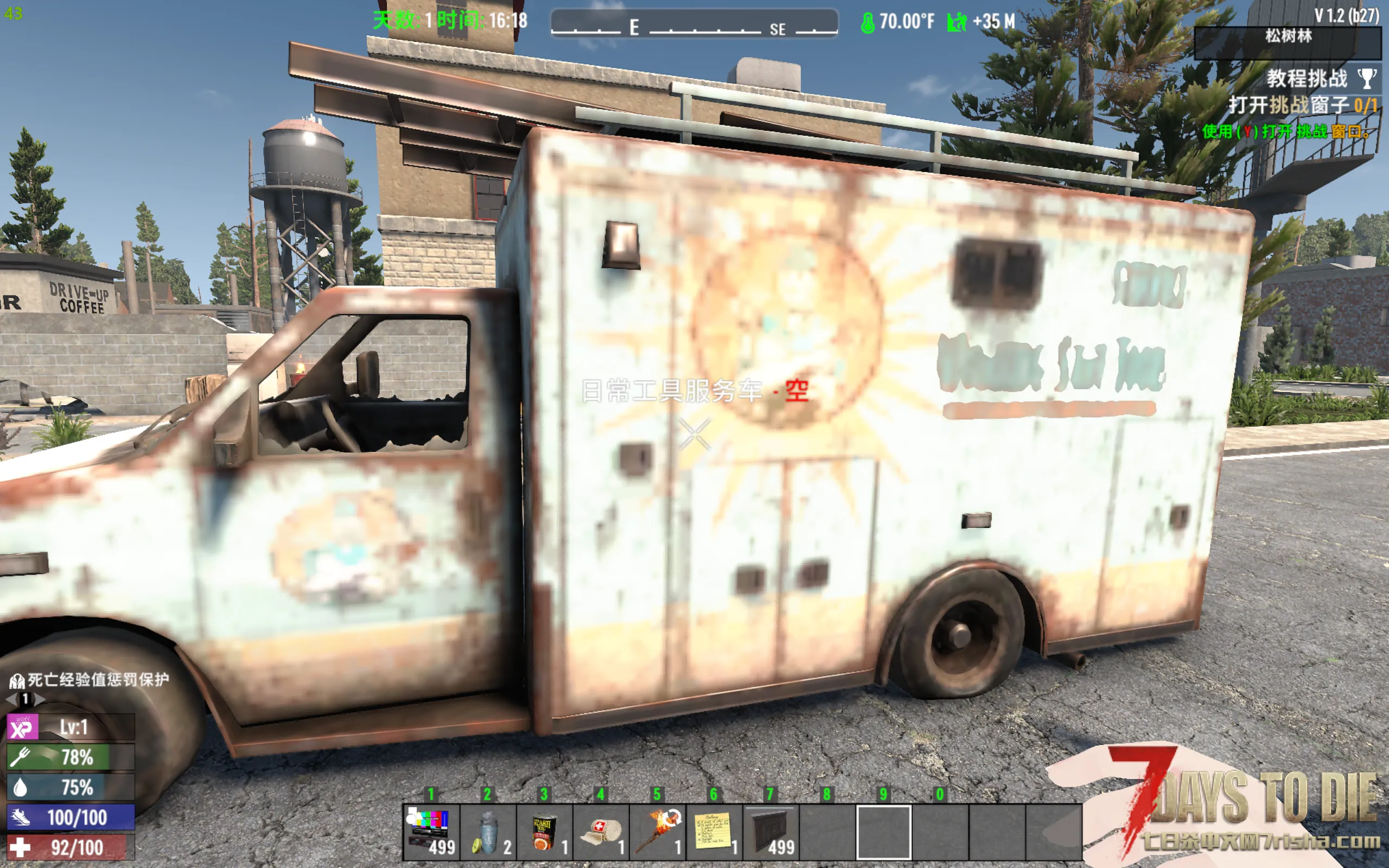
Task: Click the trophy icon beside 教程挑战
Action: point(1367,79)
